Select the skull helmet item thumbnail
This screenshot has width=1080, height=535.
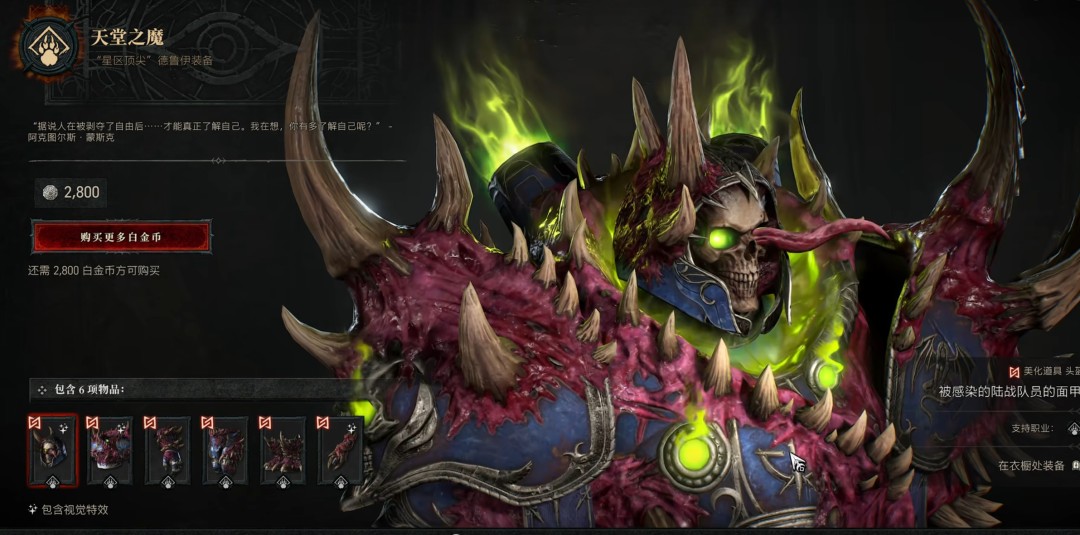pyautogui.click(x=52, y=451)
